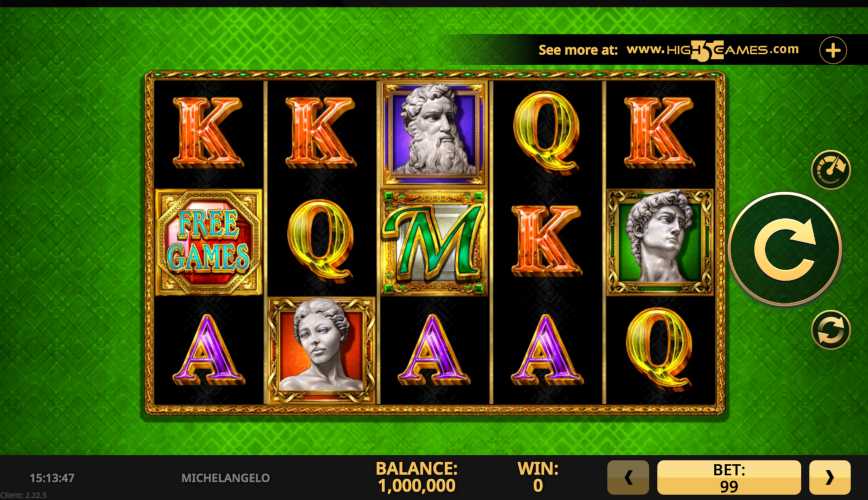Open the bet amount panel
This screenshot has width=868, height=500.
(728, 477)
